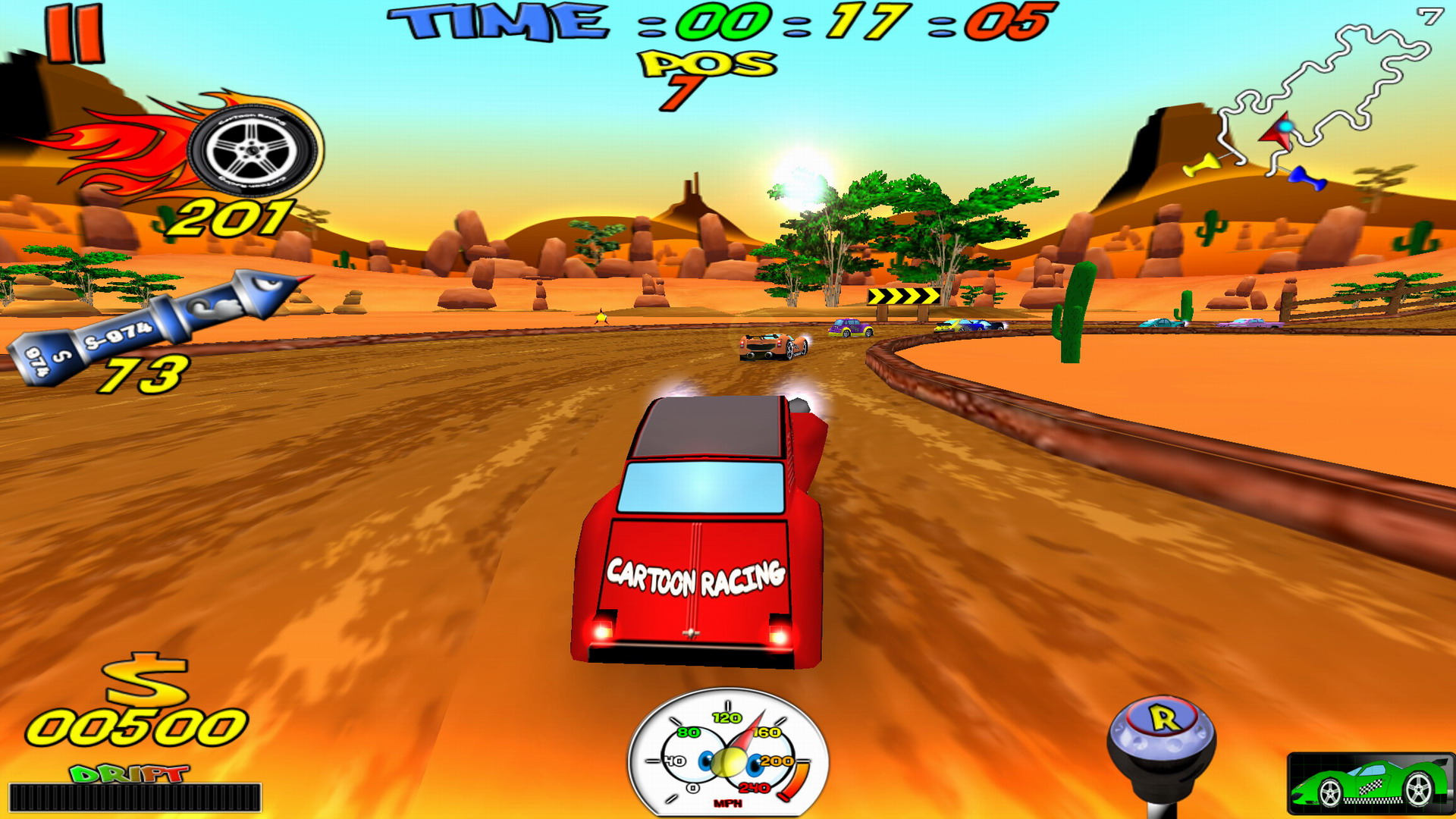Viewport: 1456px width, 819px height.
Task: Pause the race with the pause button
Action: point(74,34)
